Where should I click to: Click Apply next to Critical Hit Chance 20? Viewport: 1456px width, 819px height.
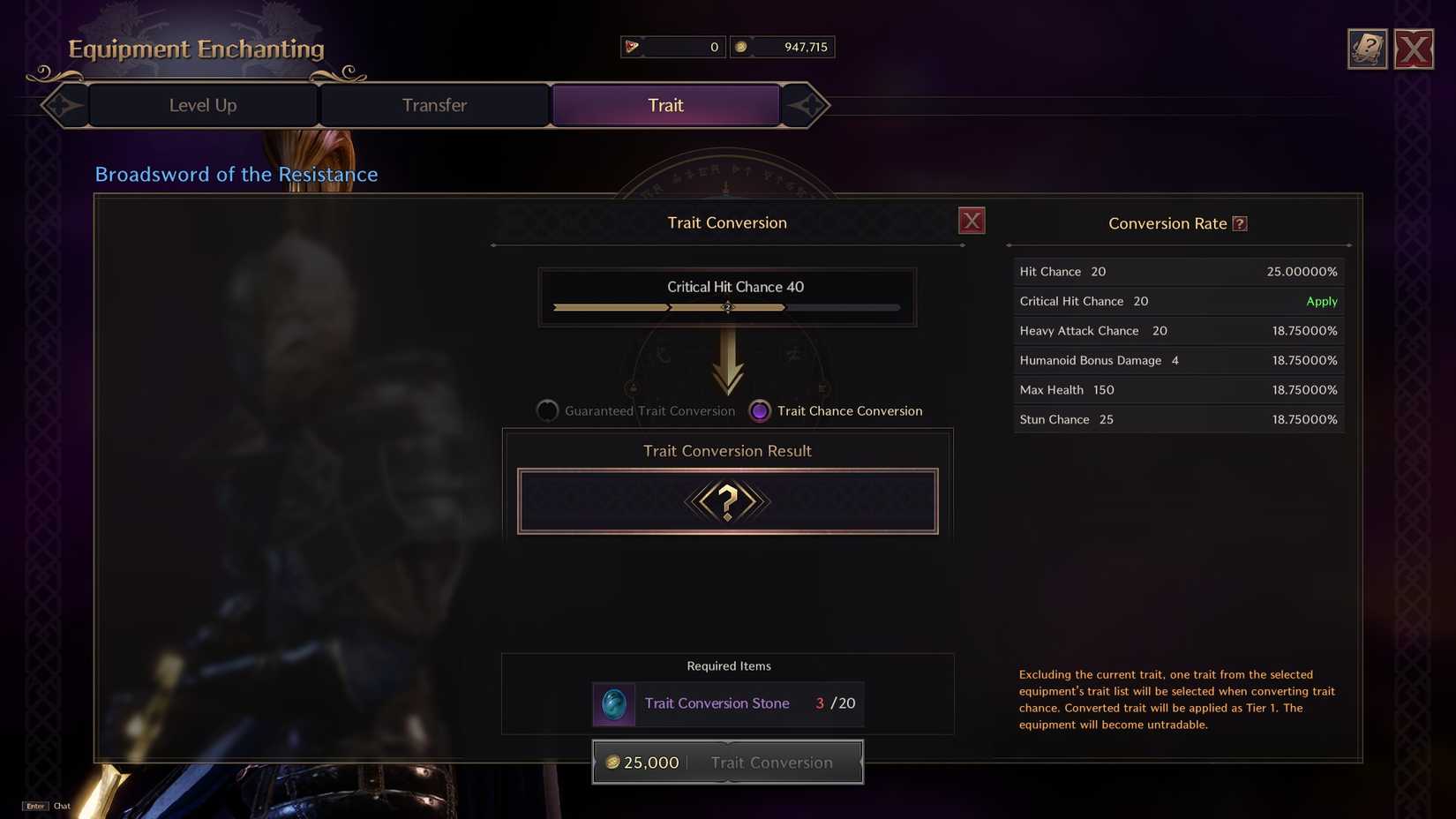tap(1321, 301)
